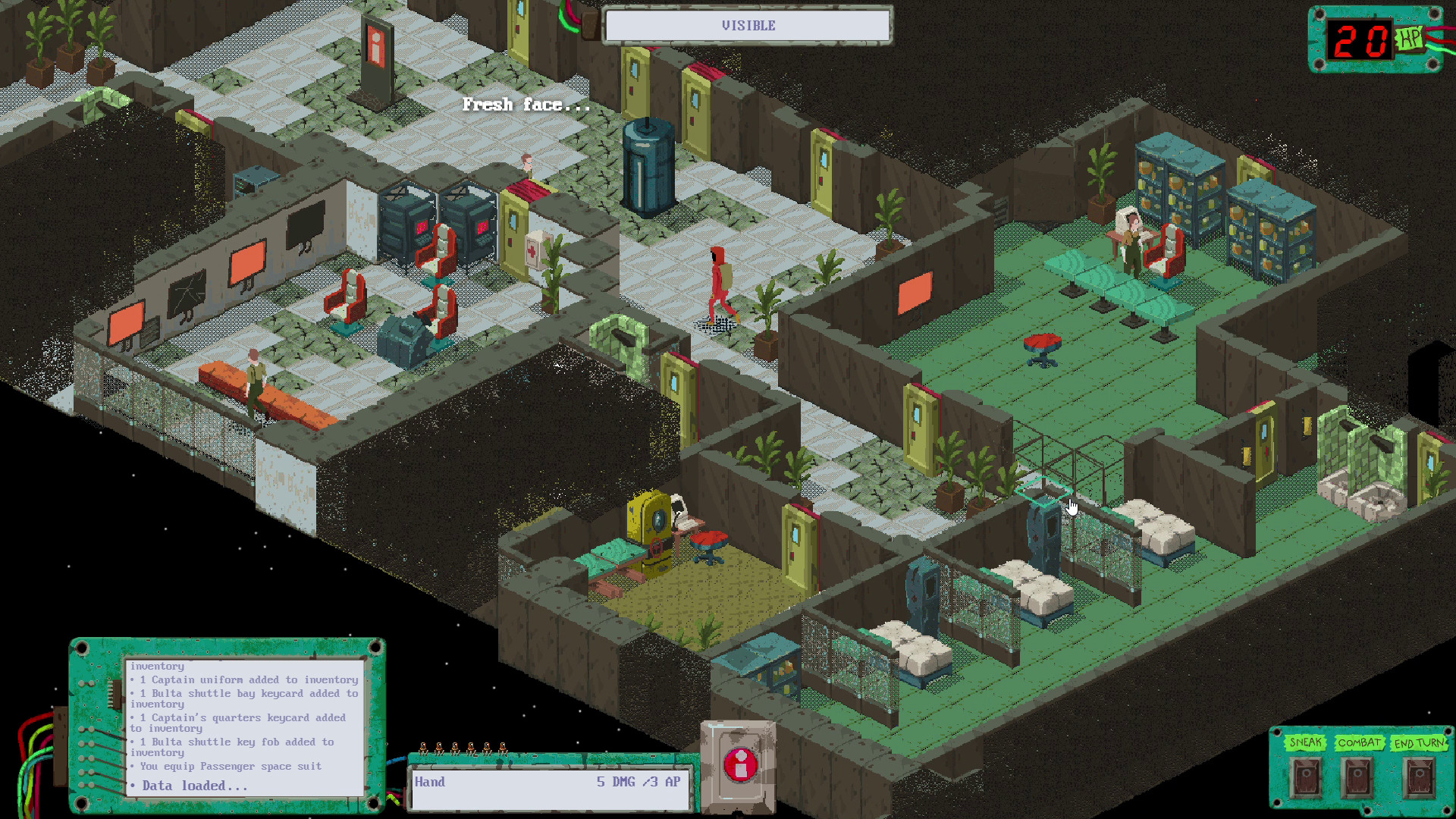Click the 'You equip Passenger space suit' entry
The image size is (1456, 819).
[227, 766]
